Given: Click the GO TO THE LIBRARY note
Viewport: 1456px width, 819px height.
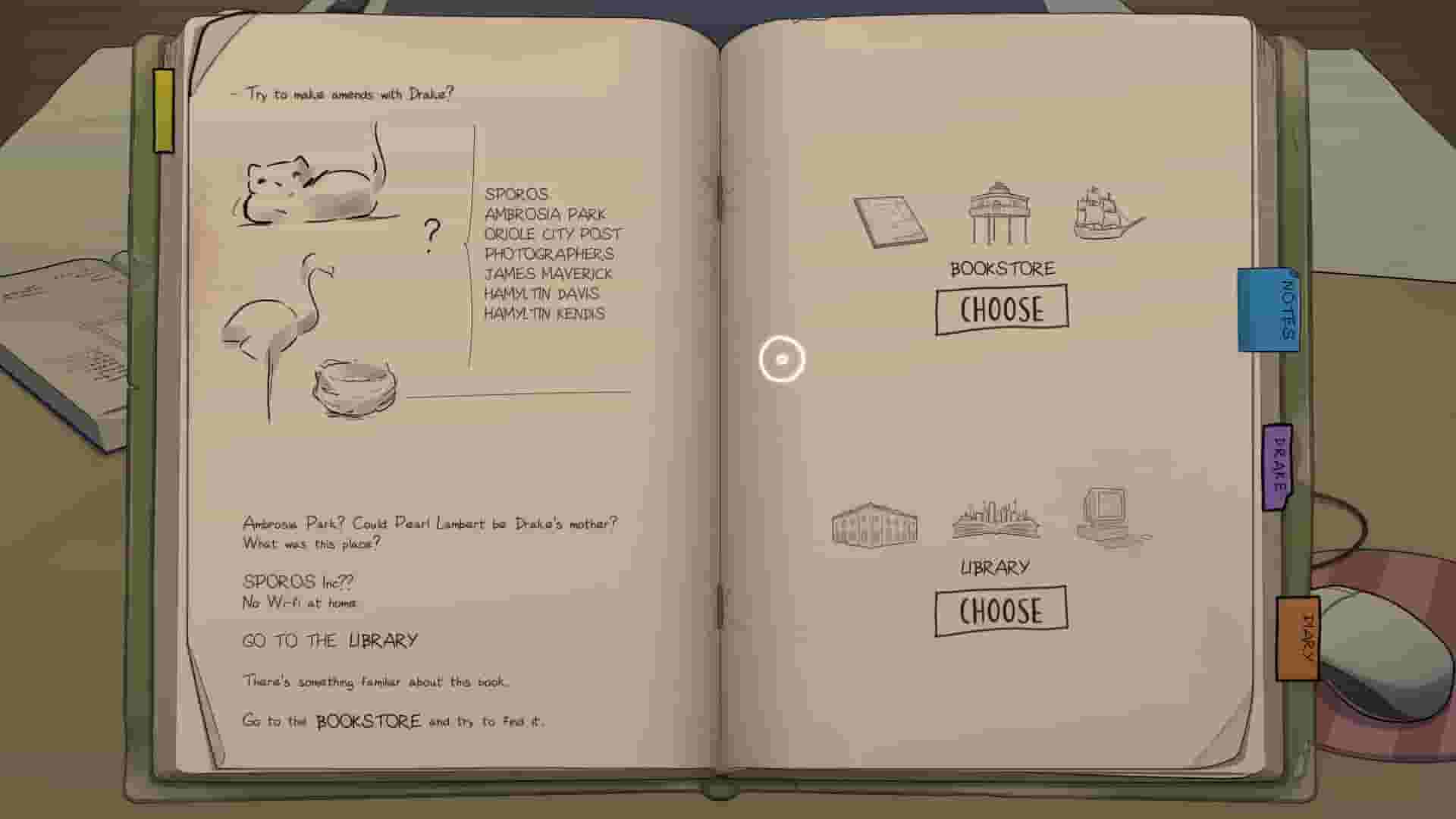Looking at the screenshot, I should tap(330, 639).
